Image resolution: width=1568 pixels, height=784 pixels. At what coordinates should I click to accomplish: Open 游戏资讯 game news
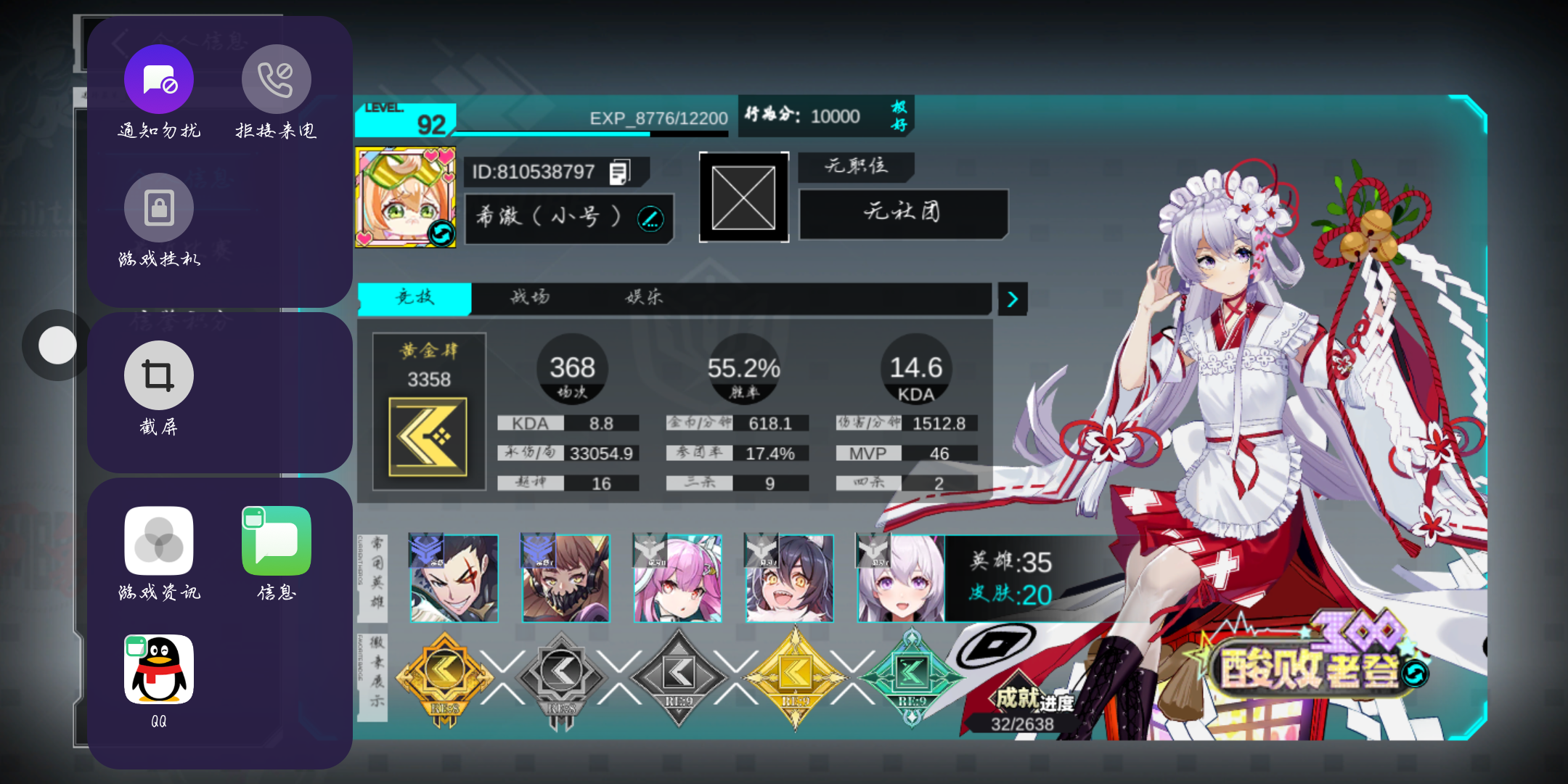tap(159, 541)
